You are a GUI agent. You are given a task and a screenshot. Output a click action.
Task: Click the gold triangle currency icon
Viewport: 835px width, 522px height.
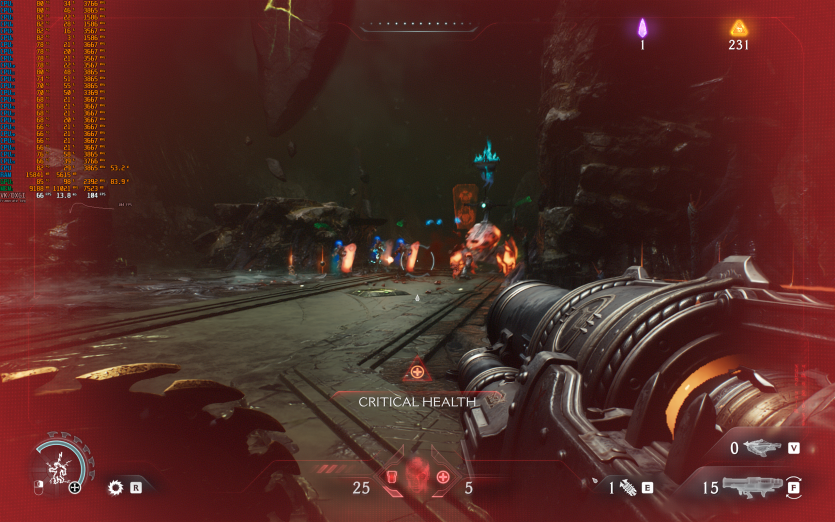739,28
